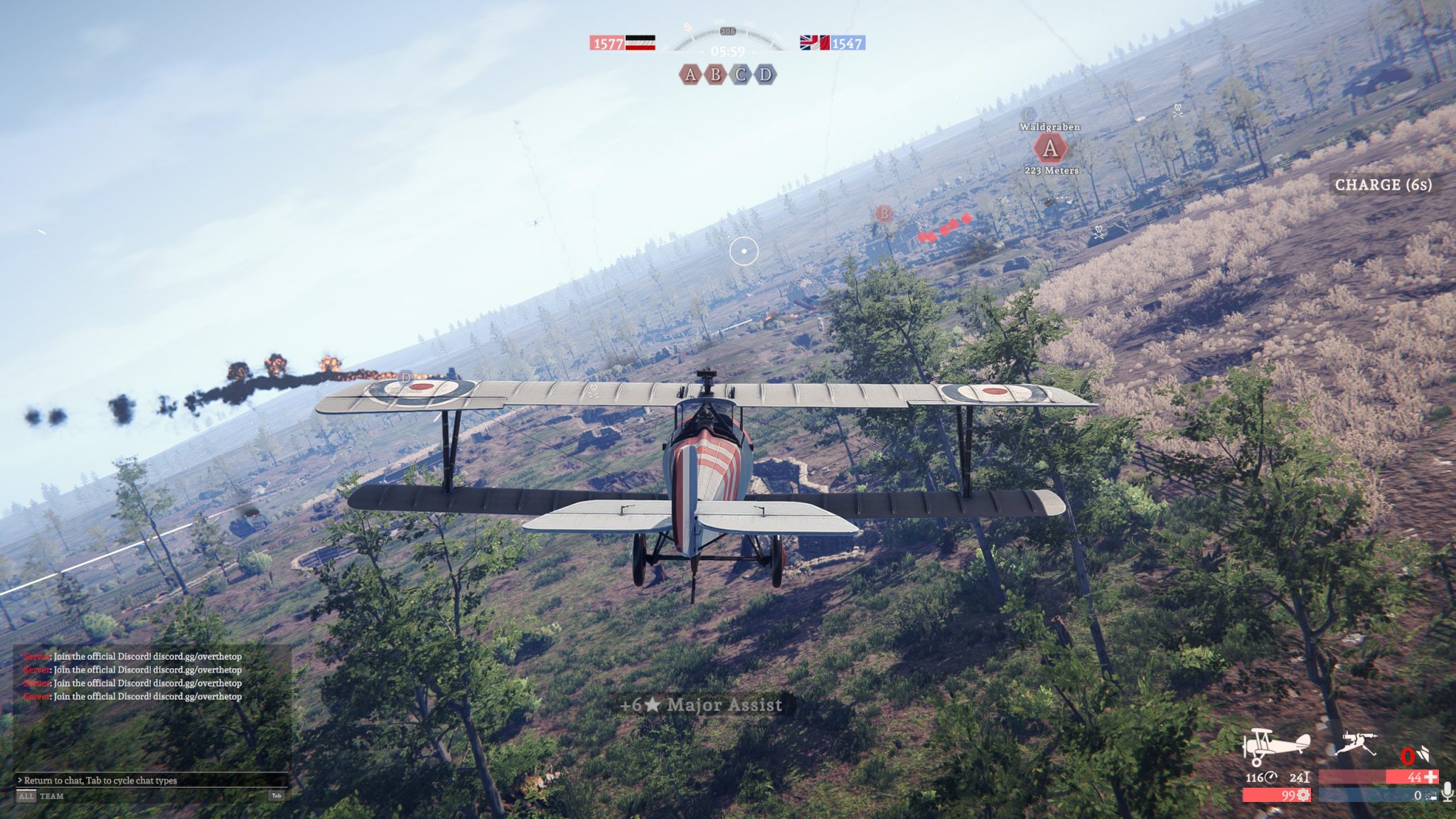Click the British flag team icon
This screenshot has height=819, width=1456.
(x=815, y=43)
